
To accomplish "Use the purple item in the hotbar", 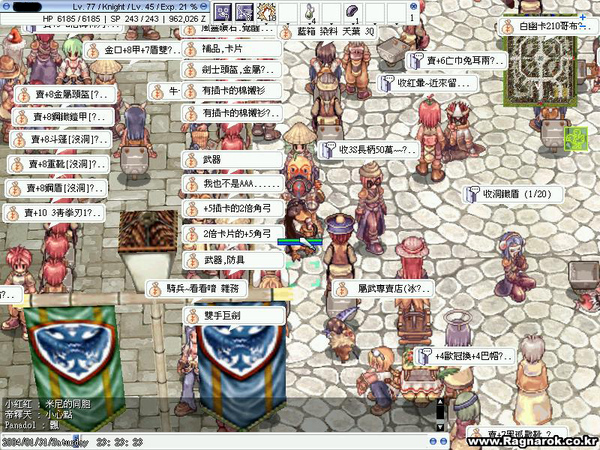I will coord(352,12).
